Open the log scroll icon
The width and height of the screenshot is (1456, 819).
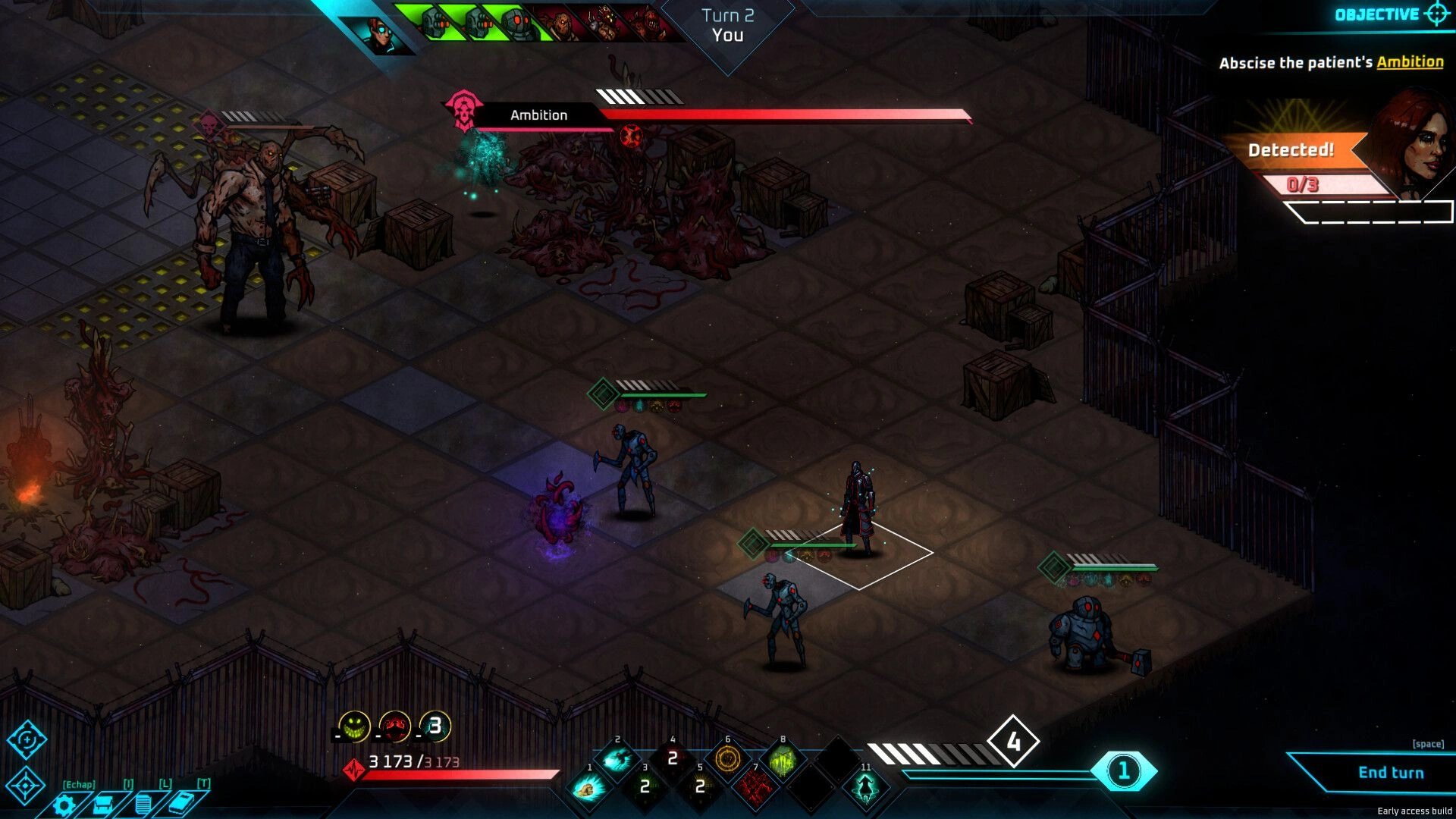coord(143,805)
